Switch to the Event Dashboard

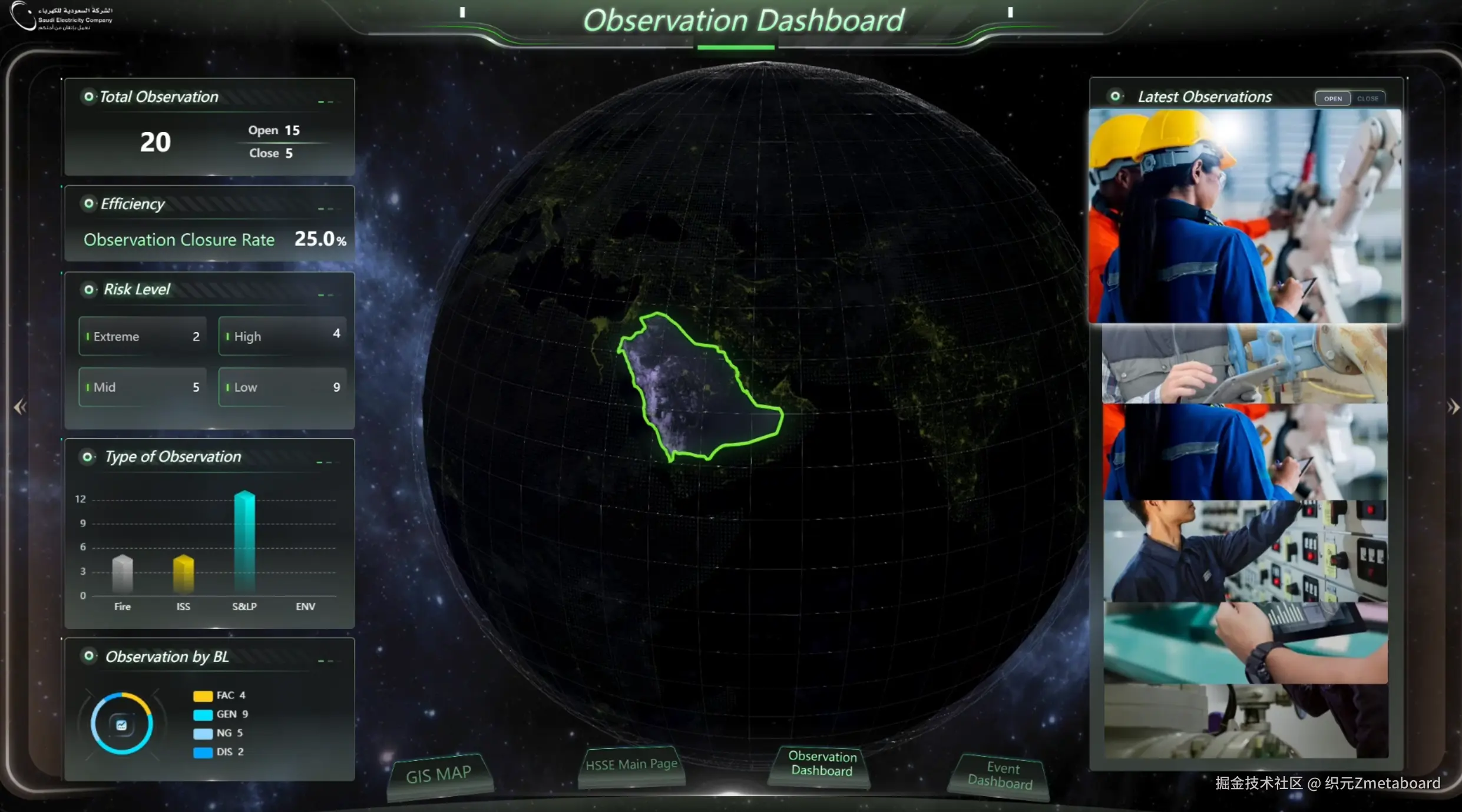click(x=1001, y=775)
